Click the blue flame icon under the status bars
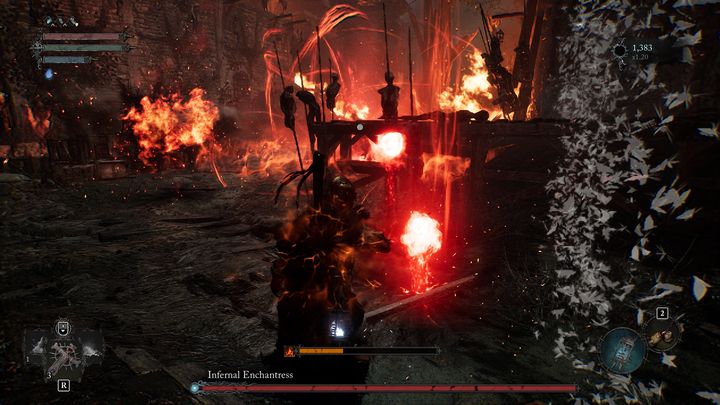Image resolution: width=720 pixels, height=405 pixels. [47, 73]
